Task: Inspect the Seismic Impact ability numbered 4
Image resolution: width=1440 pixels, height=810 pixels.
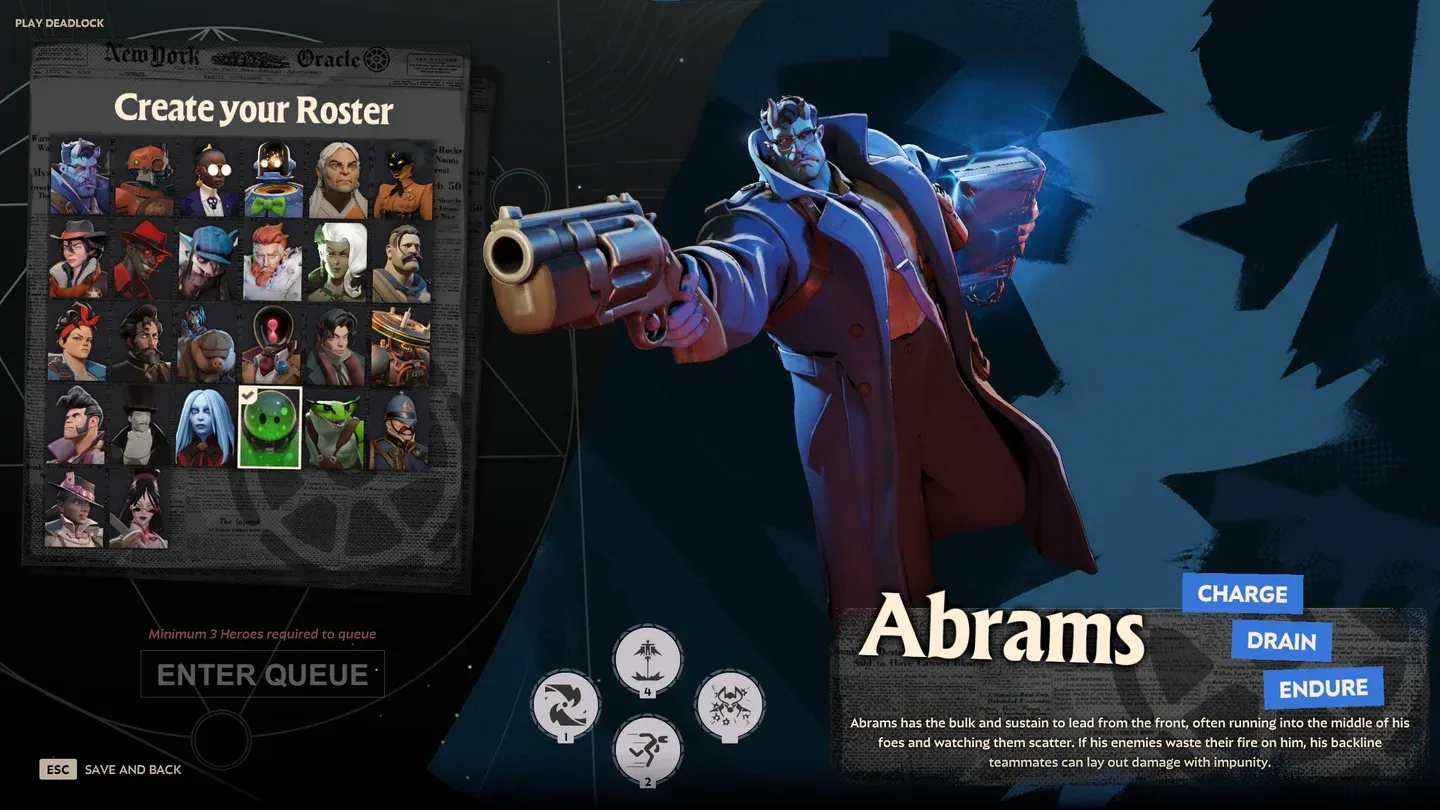Action: point(647,660)
